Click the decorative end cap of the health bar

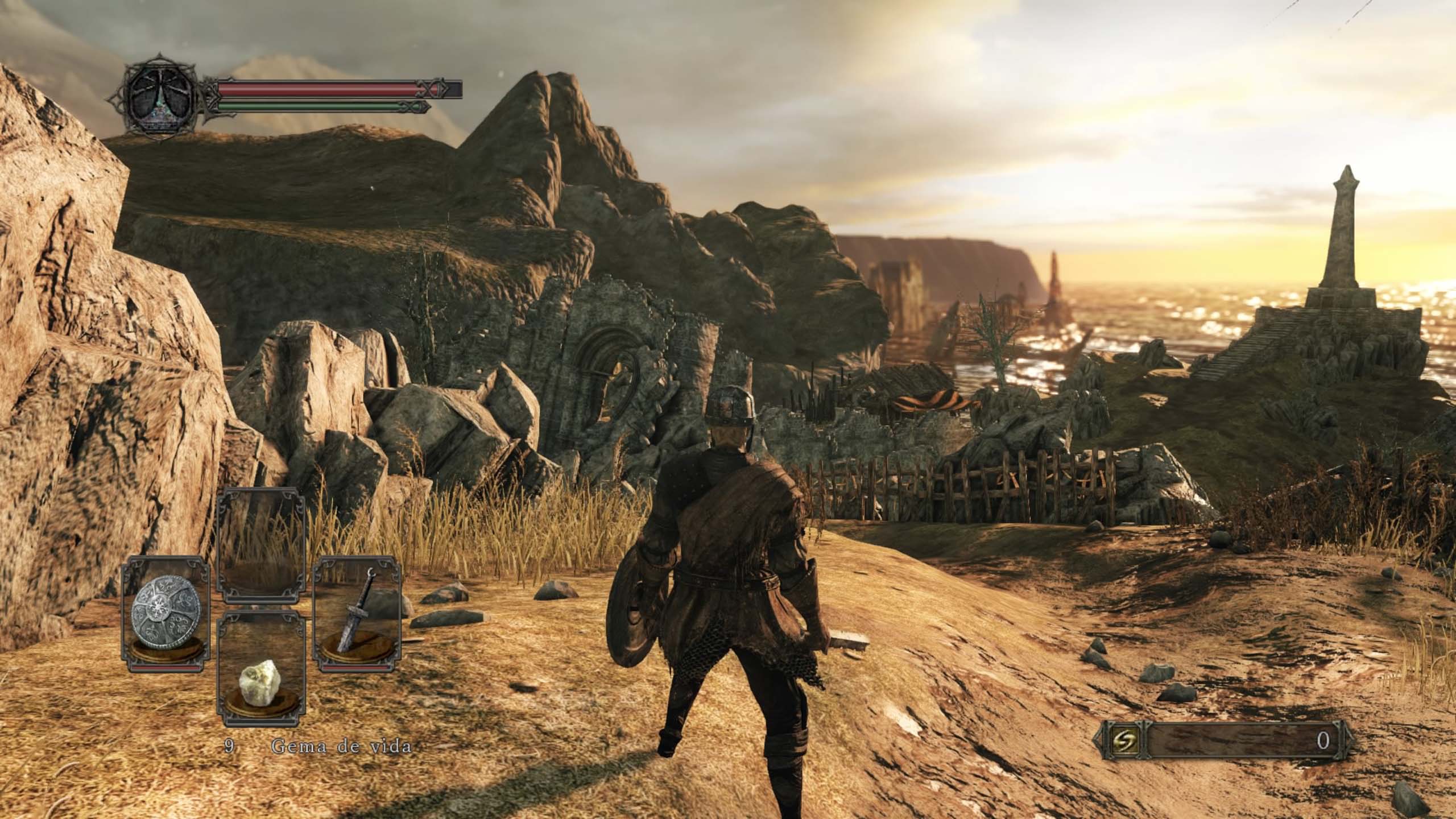(x=433, y=90)
